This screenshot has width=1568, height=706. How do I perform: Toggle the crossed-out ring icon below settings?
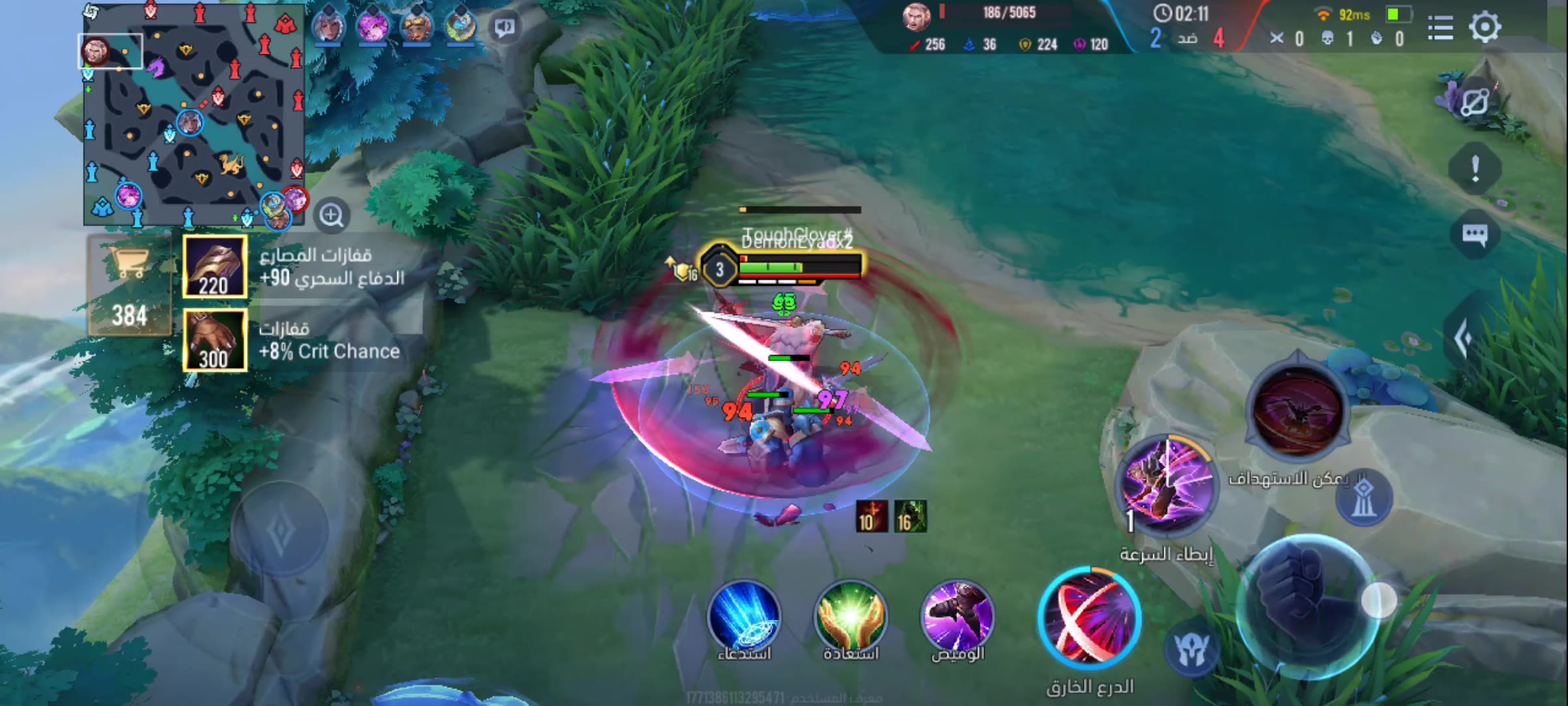coord(1474,103)
